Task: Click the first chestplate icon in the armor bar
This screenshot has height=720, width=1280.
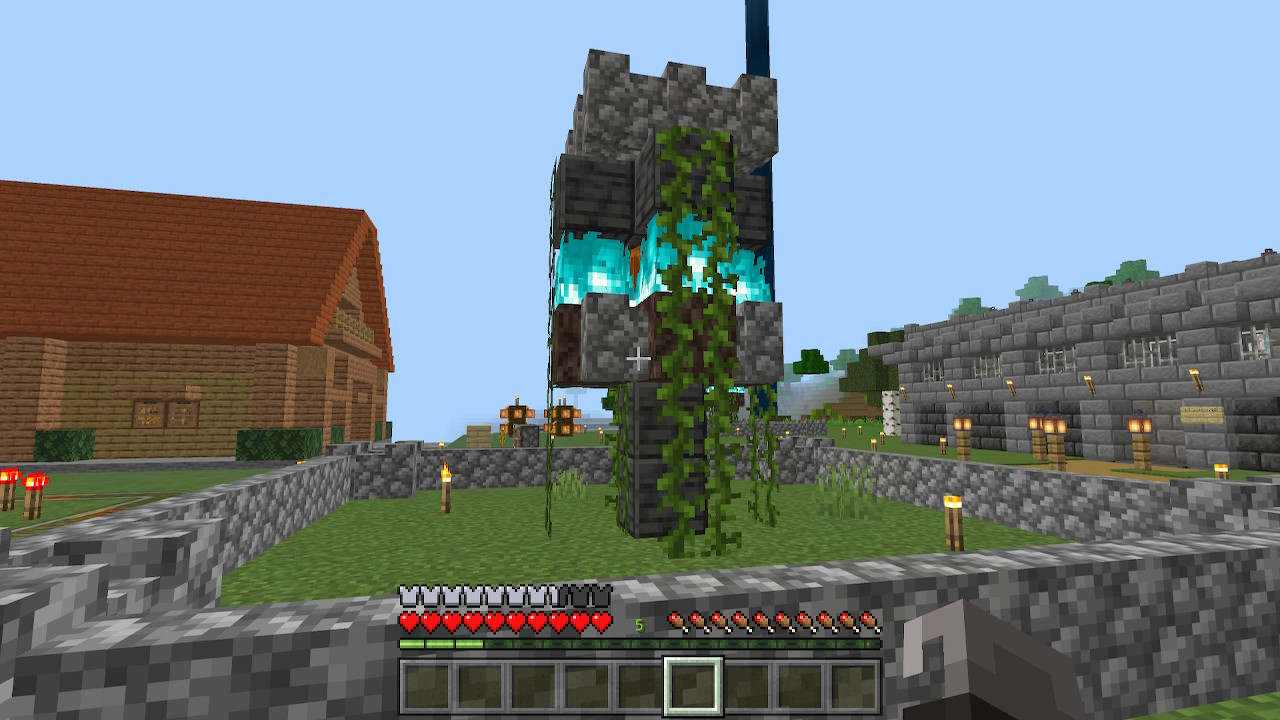Action: (408, 591)
